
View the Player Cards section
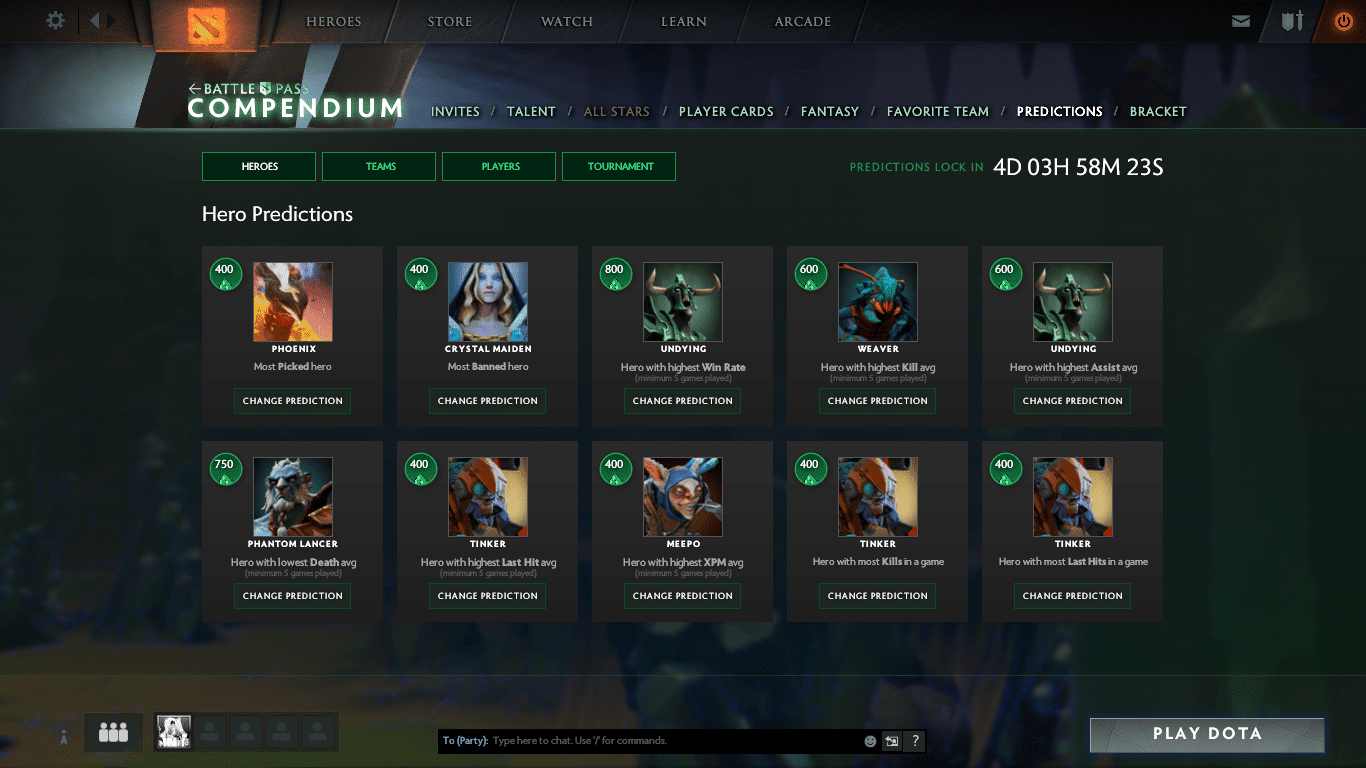tap(726, 112)
